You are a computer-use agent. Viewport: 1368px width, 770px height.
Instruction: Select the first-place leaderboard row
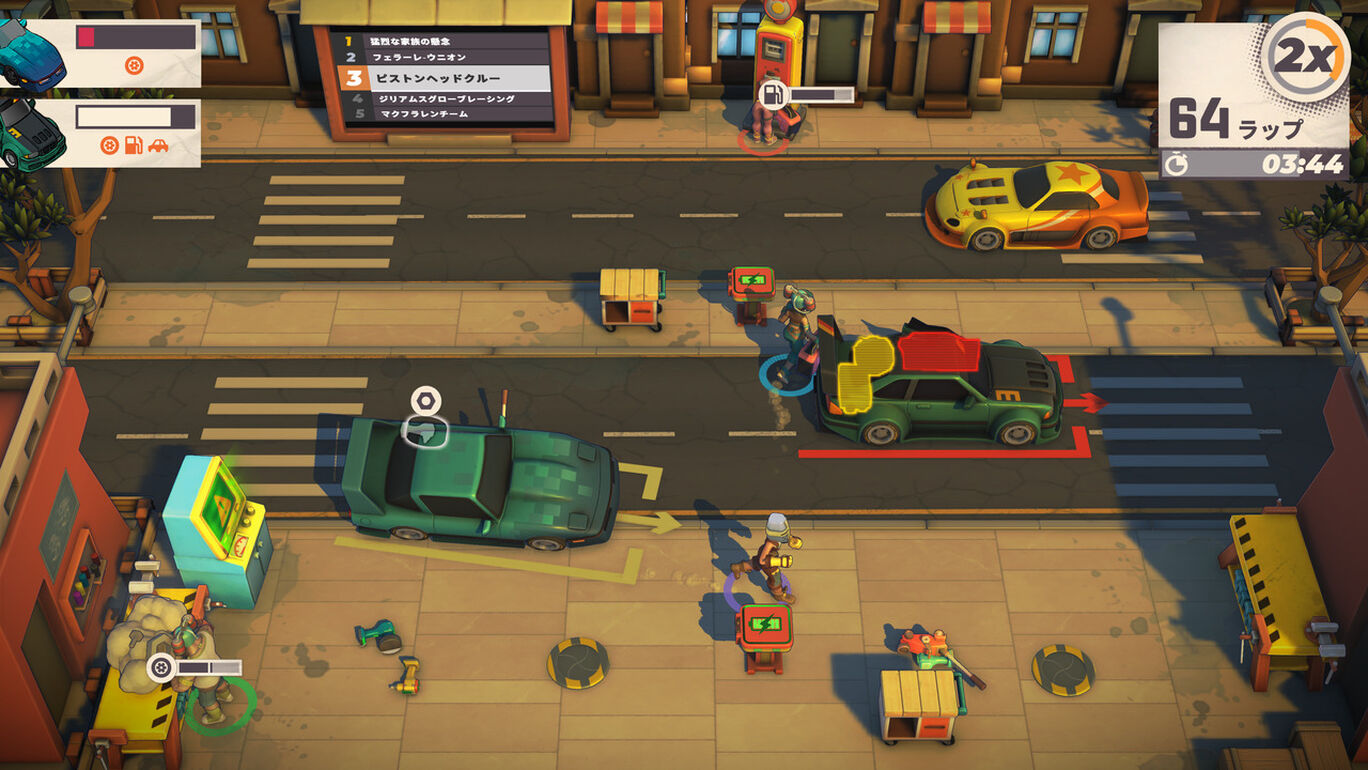(x=445, y=41)
